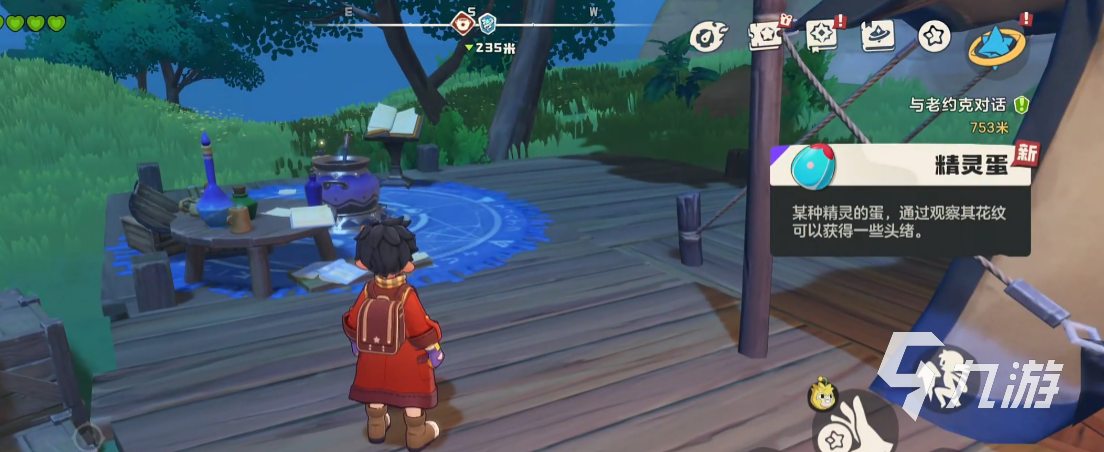Open the star ticket icon with gift badge

click(x=764, y=35)
